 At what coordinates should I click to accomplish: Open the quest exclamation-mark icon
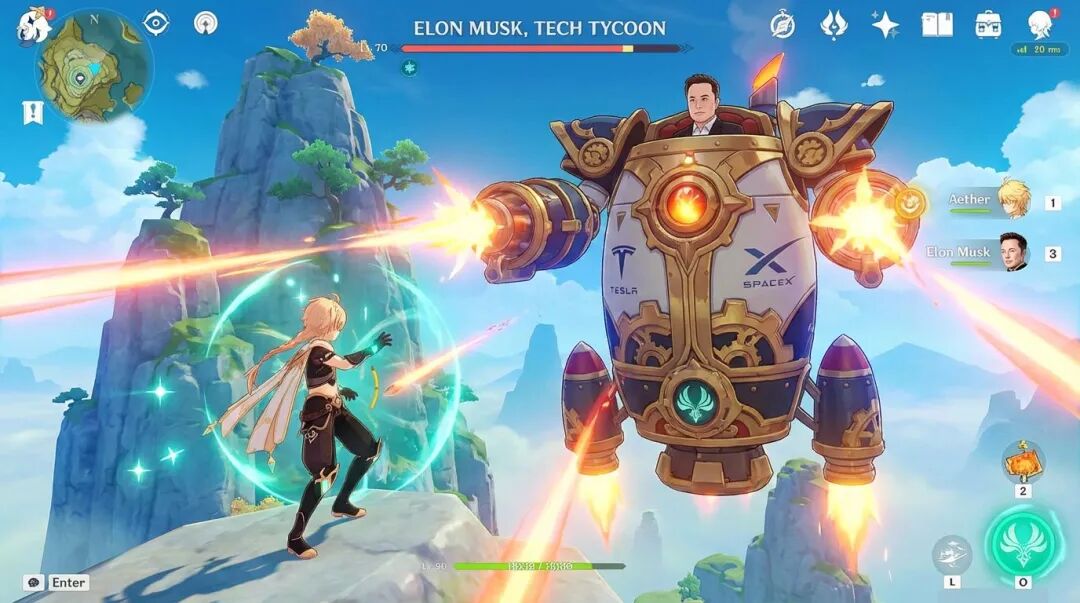[33, 113]
